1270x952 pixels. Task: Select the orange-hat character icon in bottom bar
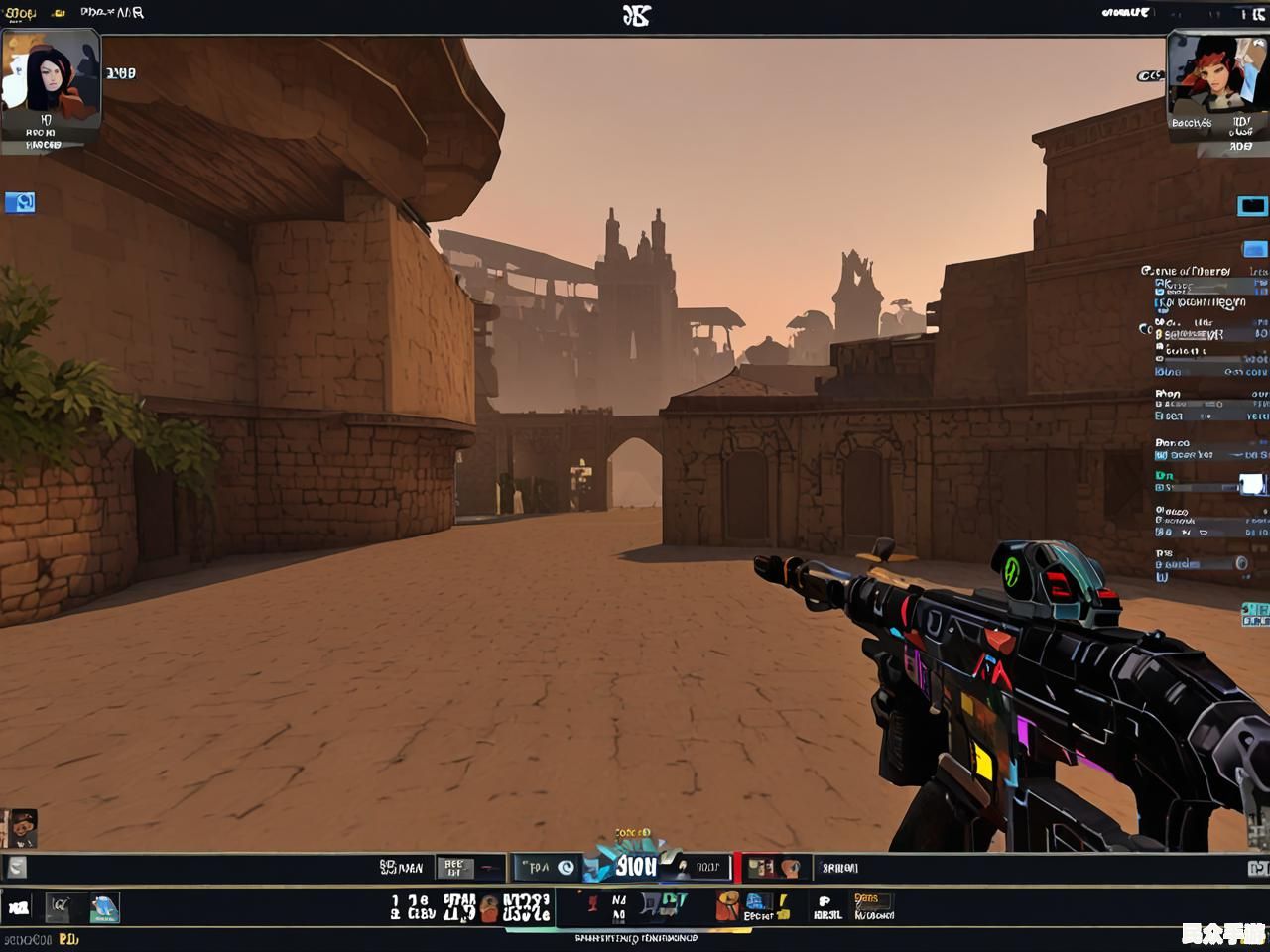tap(729, 905)
